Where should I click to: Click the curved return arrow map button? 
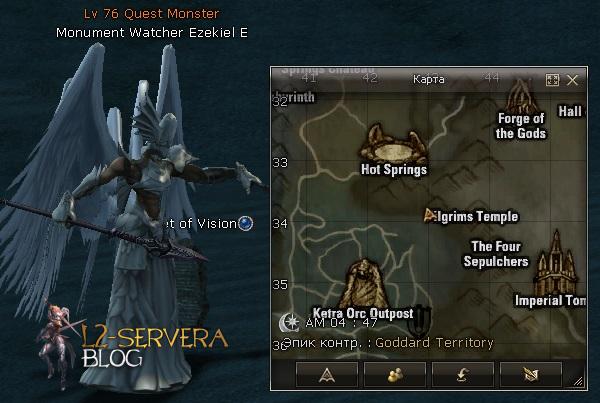(460, 375)
